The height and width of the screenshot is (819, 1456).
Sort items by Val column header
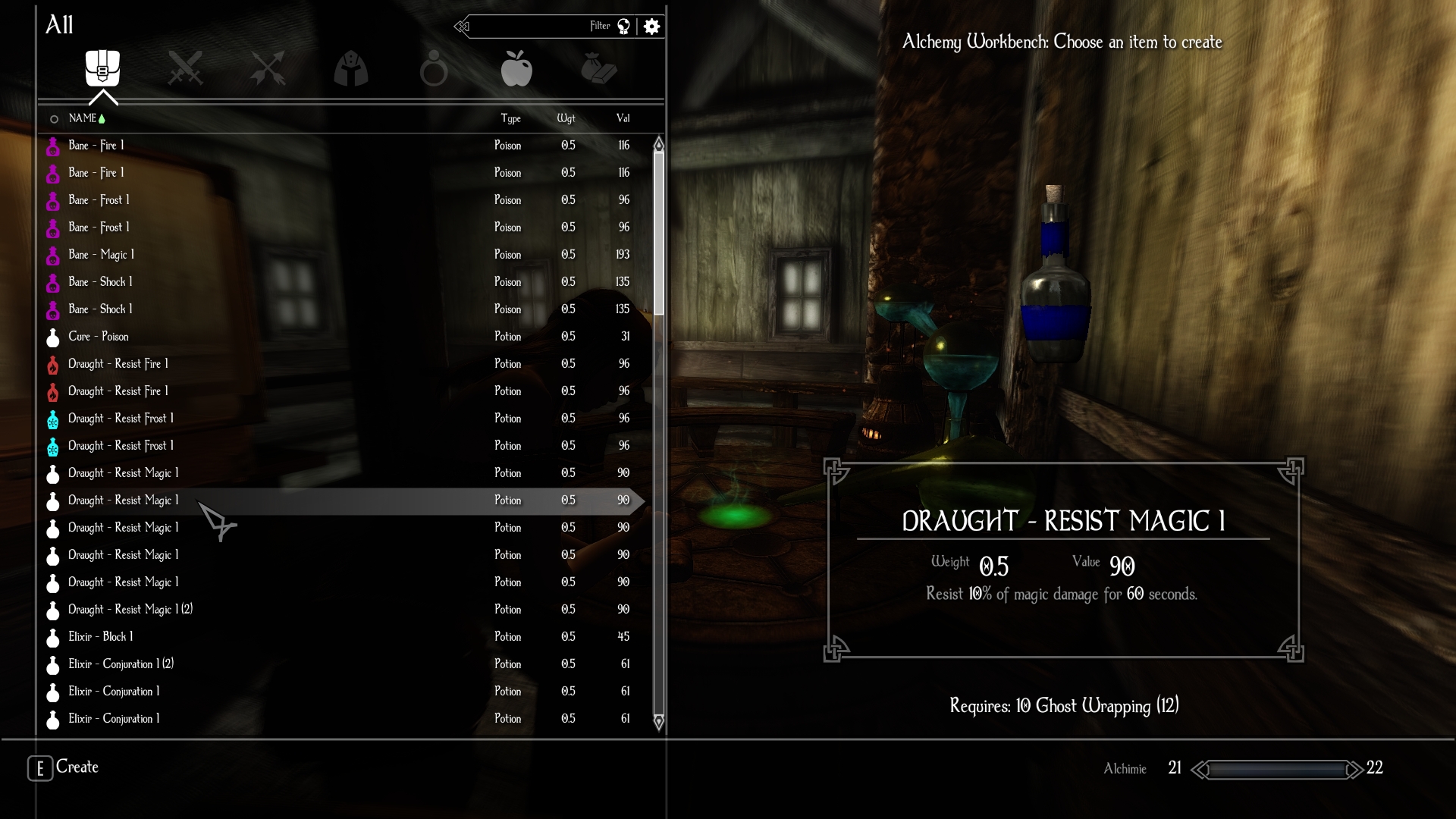click(x=623, y=118)
